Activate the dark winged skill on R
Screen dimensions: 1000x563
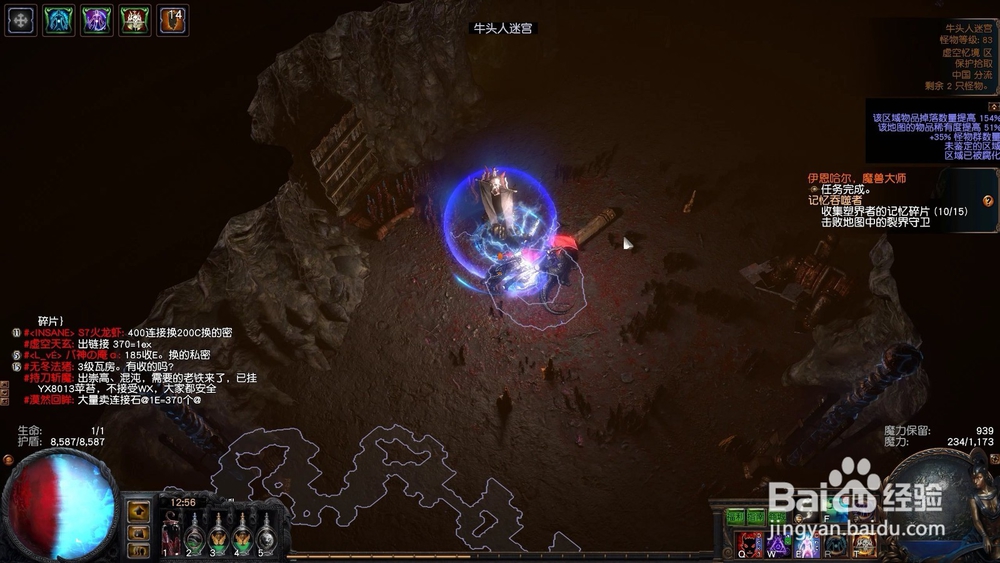click(835, 545)
